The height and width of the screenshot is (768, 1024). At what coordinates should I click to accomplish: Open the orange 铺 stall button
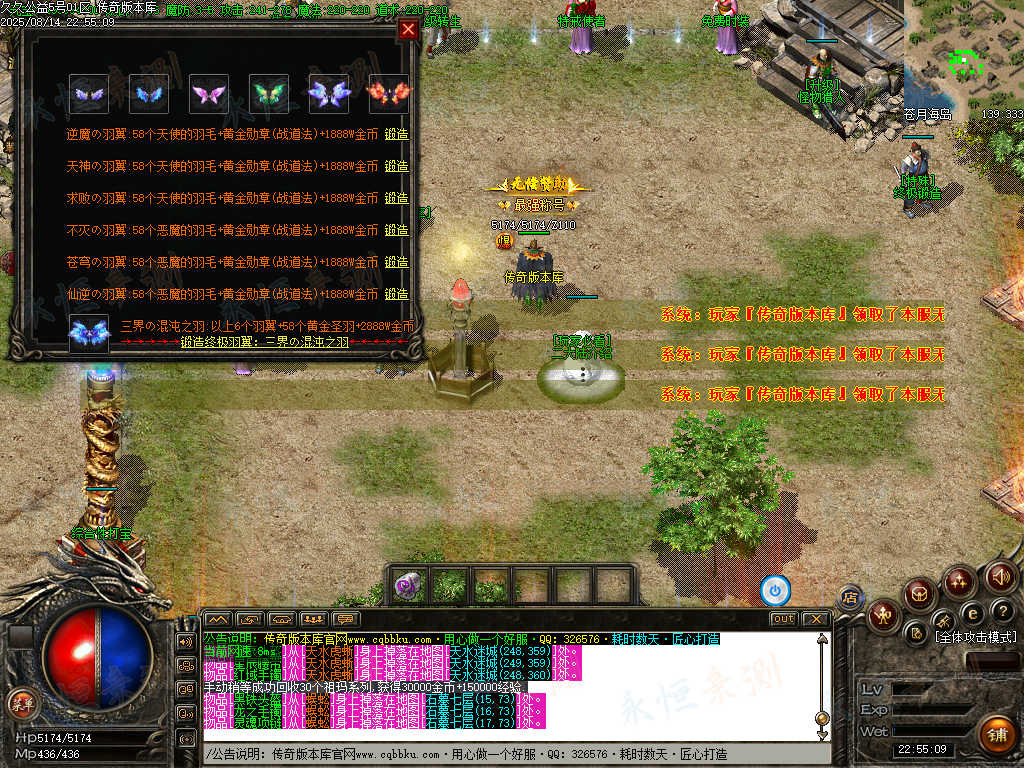pyautogui.click(x=996, y=735)
